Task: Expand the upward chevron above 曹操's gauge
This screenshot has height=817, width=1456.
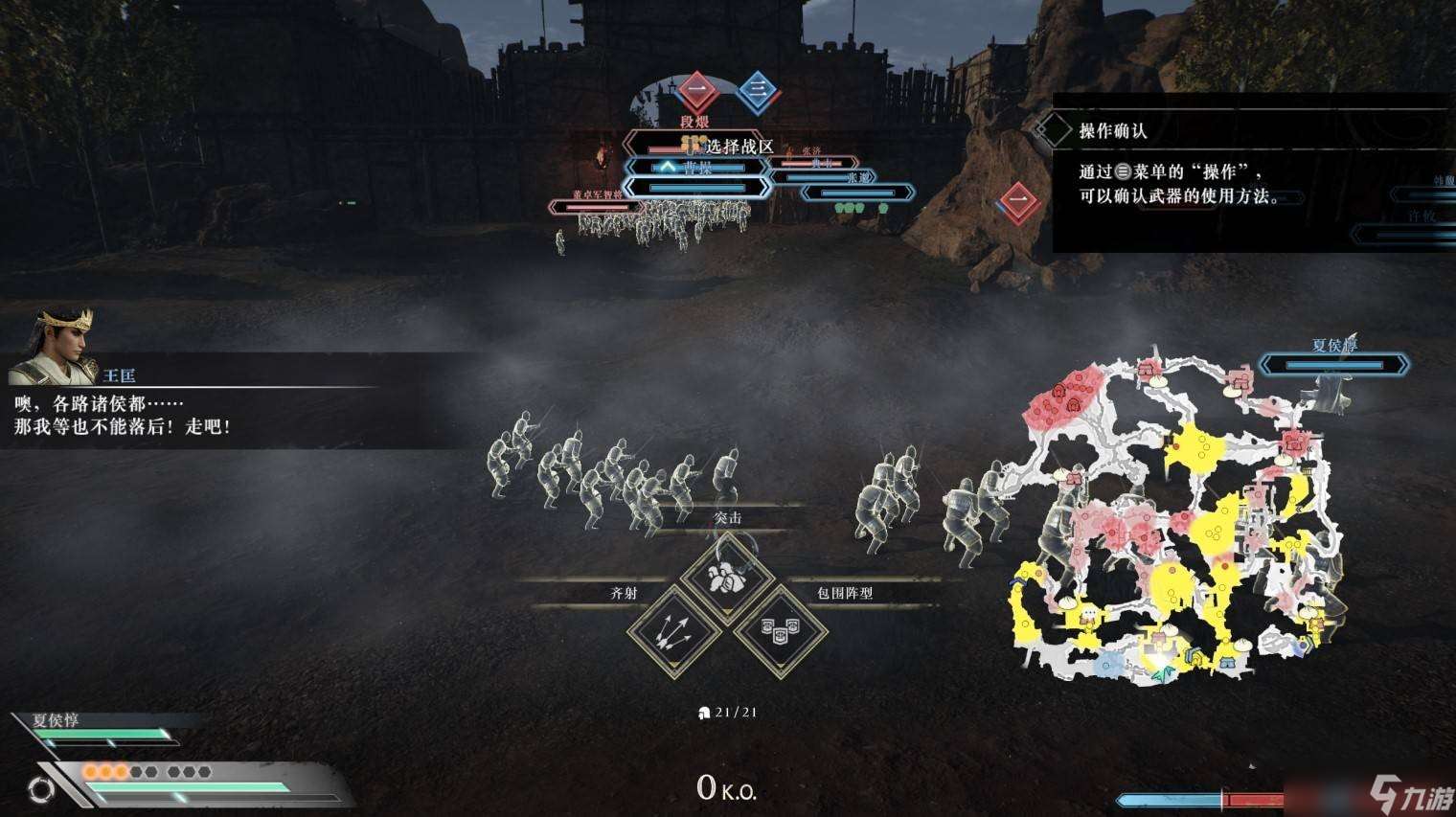Action: (x=667, y=168)
